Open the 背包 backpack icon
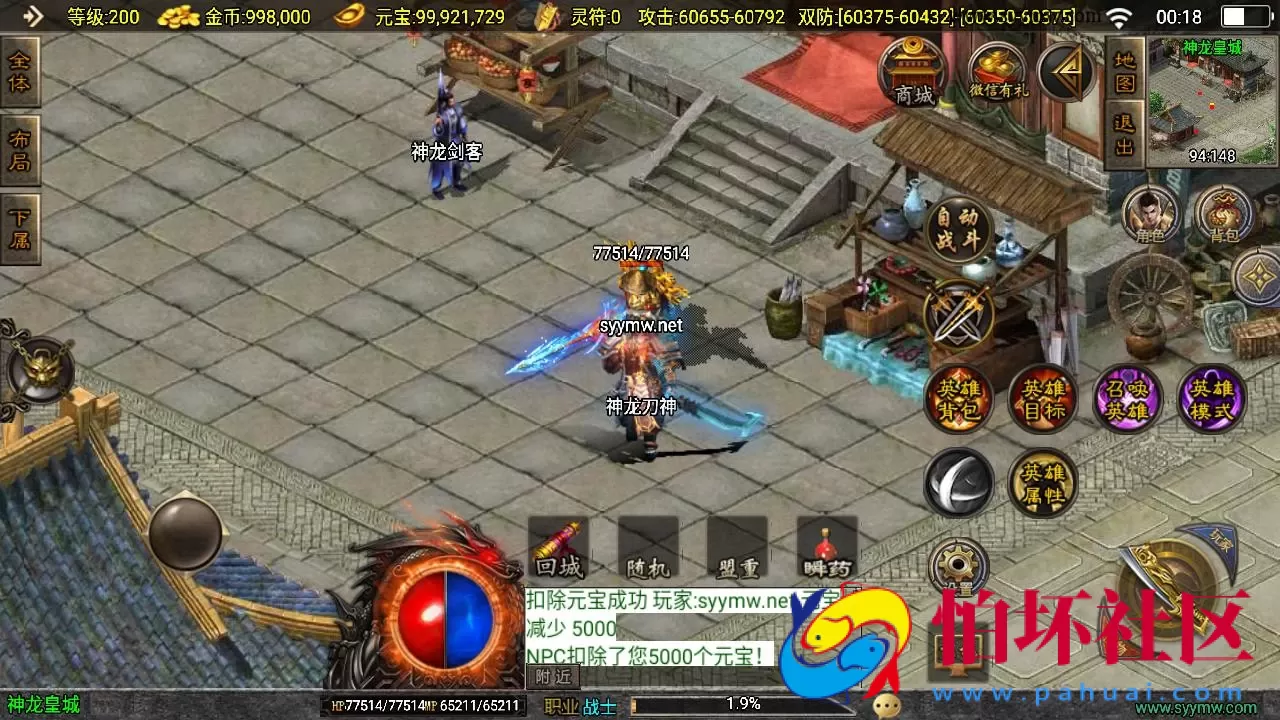The width and height of the screenshot is (1280, 720). click(1222, 213)
